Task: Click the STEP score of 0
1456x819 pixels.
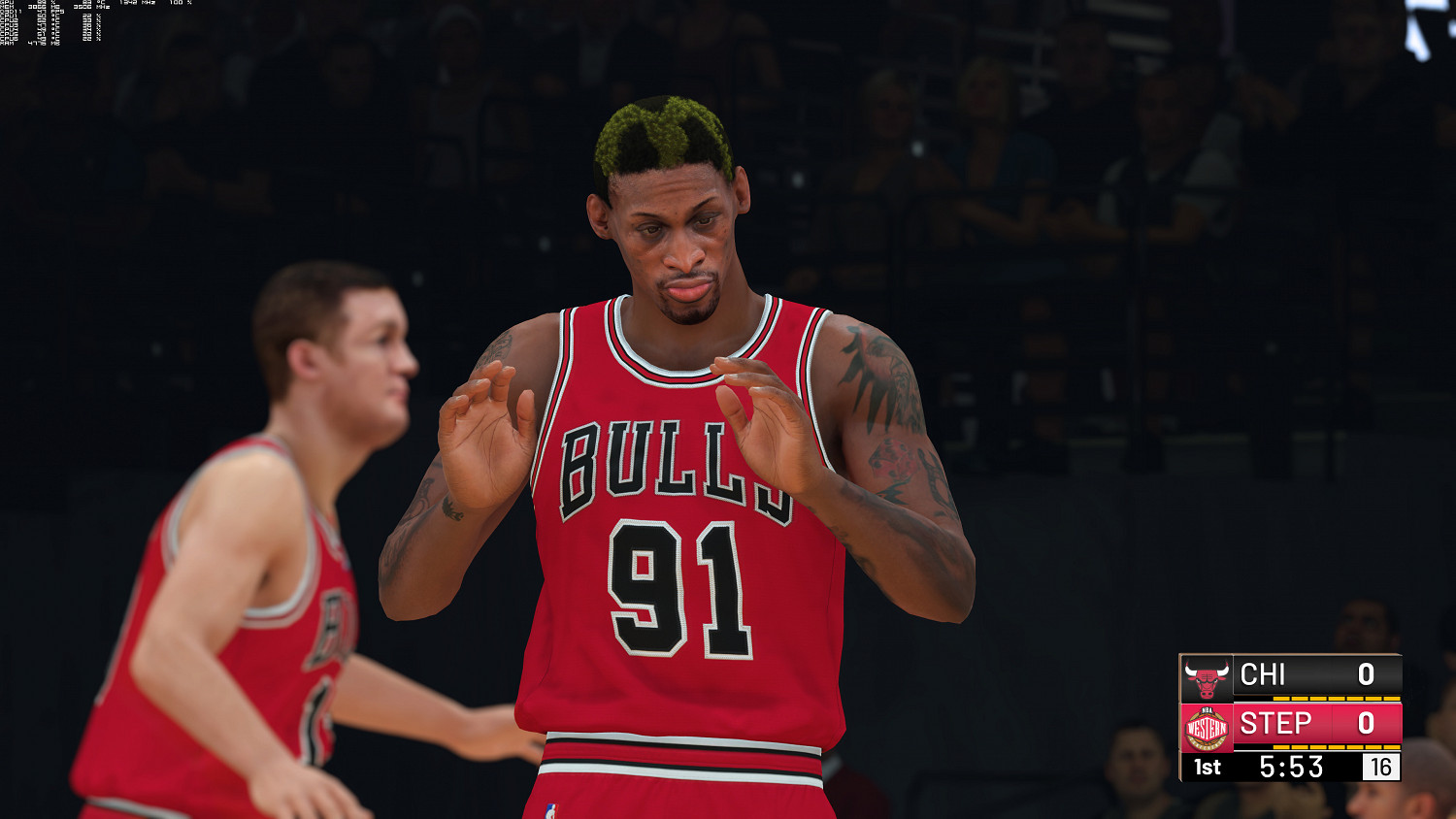Action: pyautogui.click(x=1366, y=721)
